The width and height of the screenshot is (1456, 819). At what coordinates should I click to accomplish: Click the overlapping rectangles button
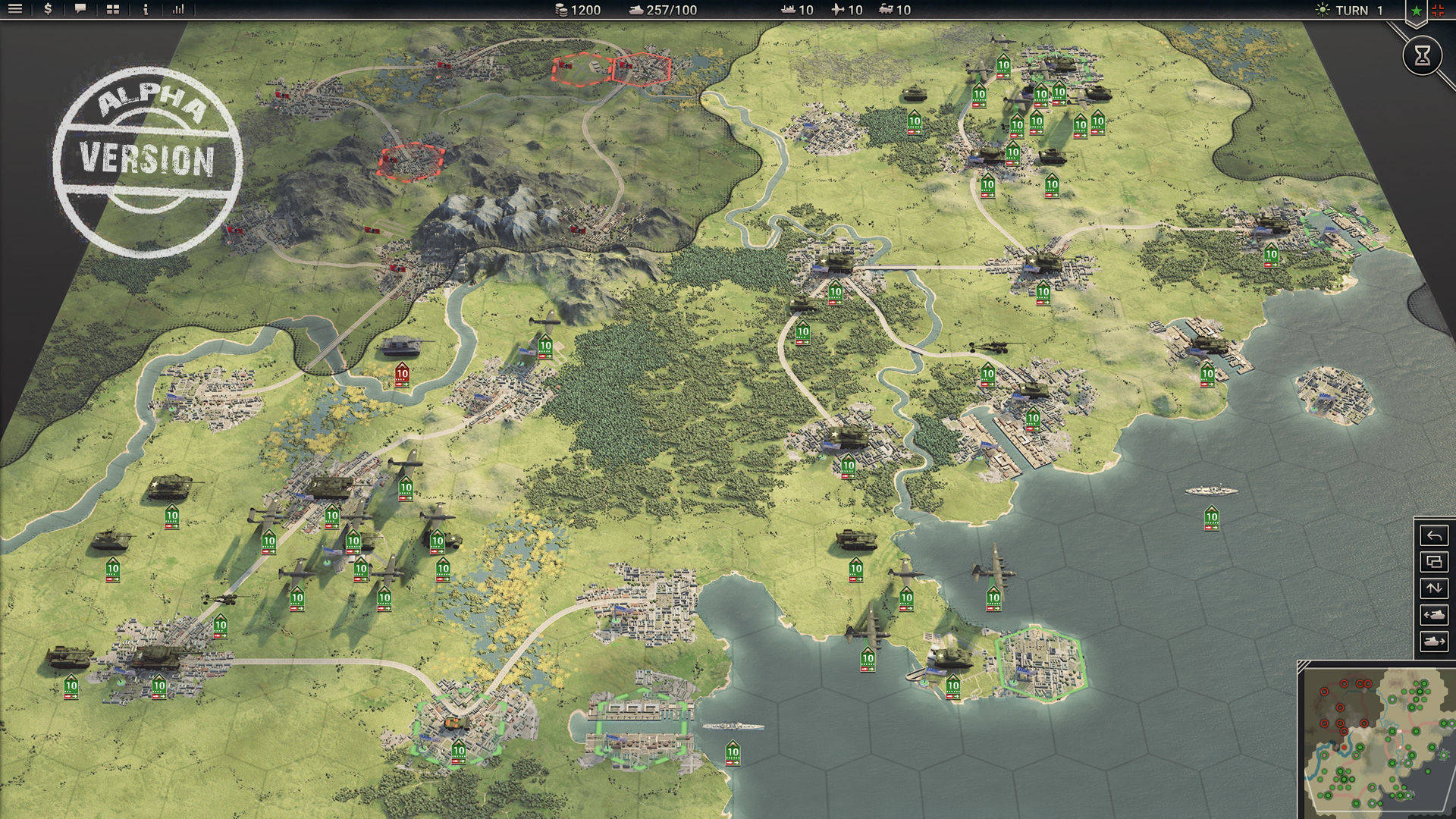pyautogui.click(x=1433, y=563)
